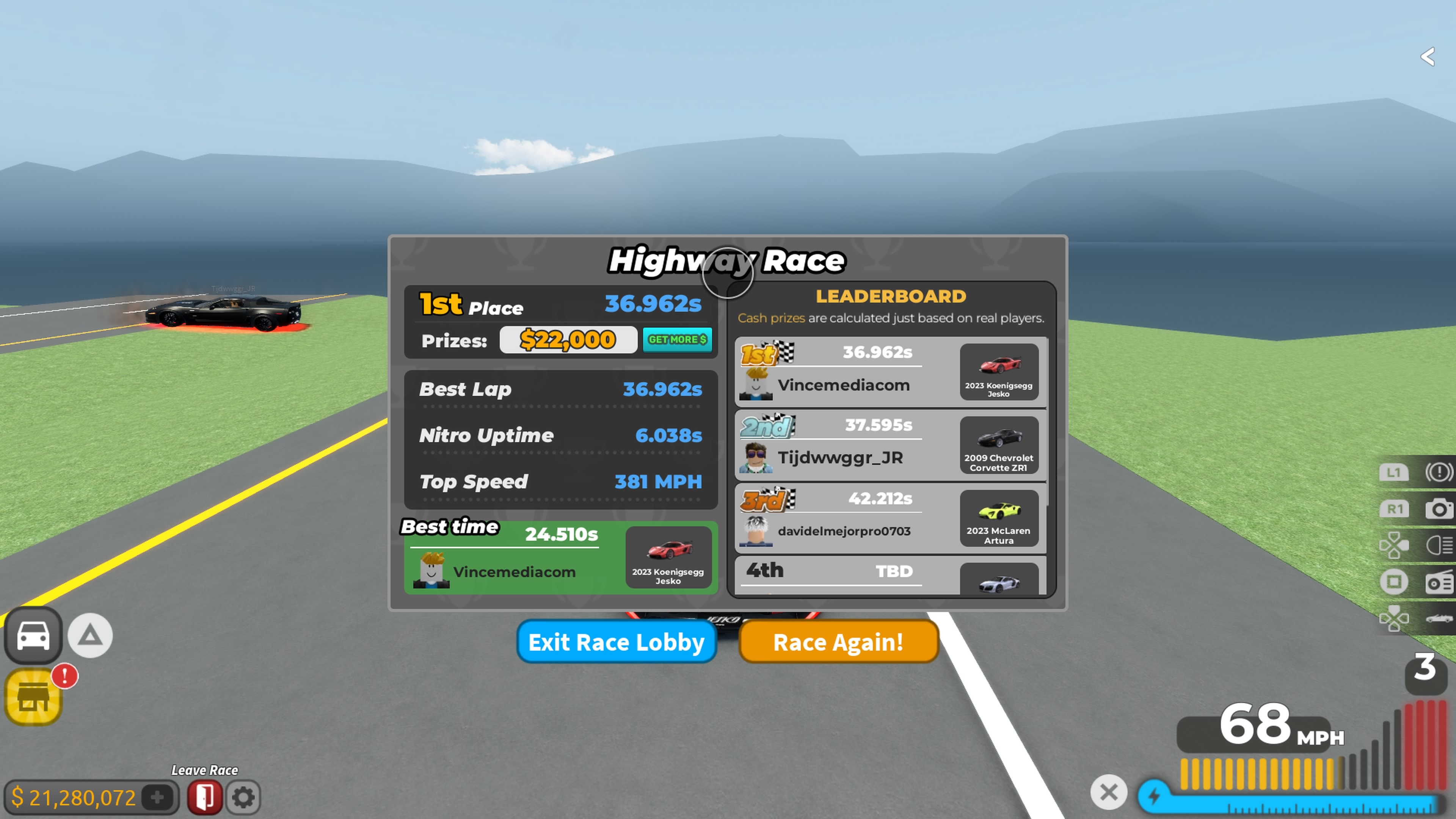The image size is (1456, 819).
Task: Toggle the headlights icon
Action: click(x=1439, y=546)
